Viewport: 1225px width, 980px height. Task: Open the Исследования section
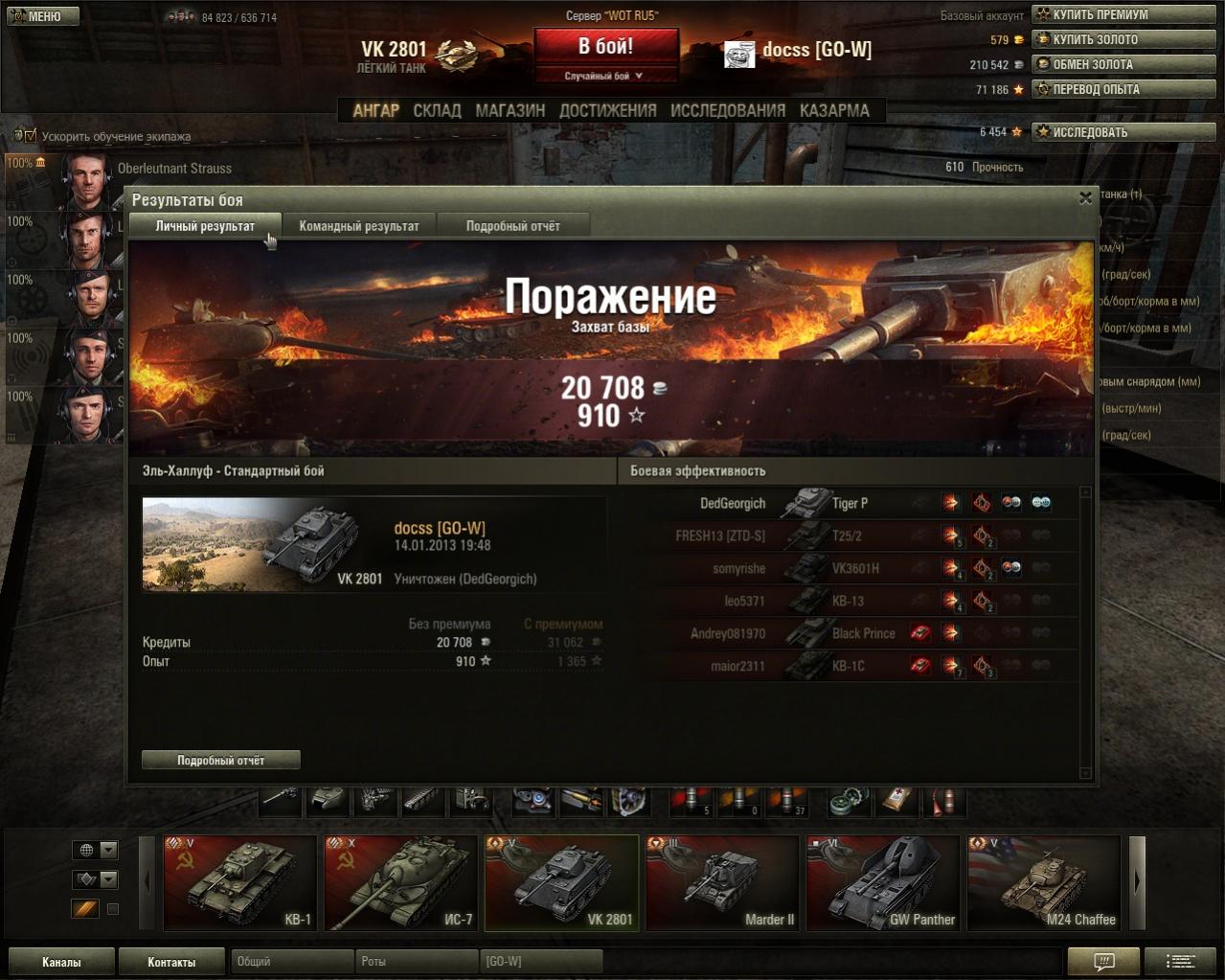(727, 110)
